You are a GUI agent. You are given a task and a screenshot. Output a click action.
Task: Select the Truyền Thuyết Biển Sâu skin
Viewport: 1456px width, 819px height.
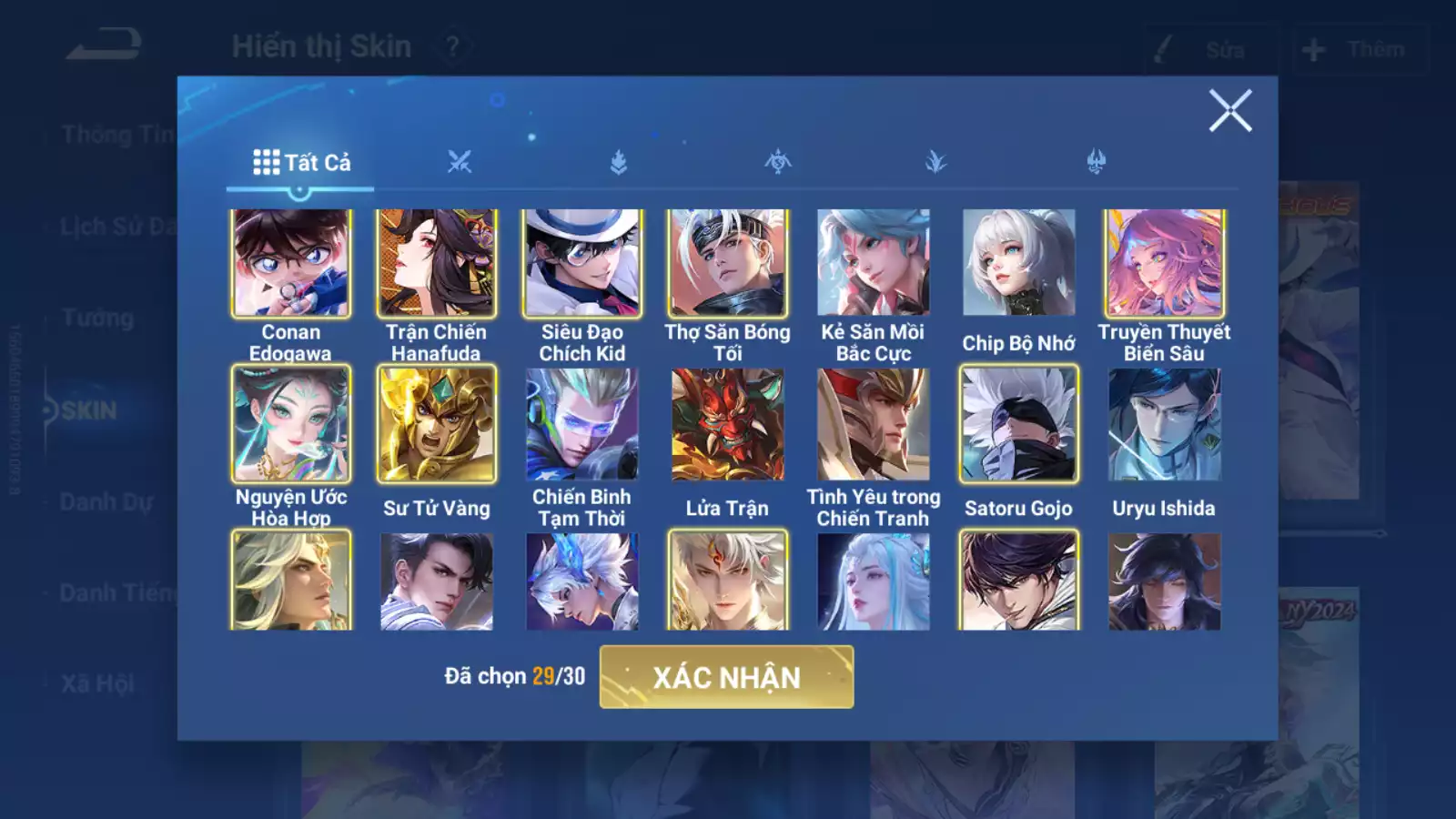[x=1165, y=262]
